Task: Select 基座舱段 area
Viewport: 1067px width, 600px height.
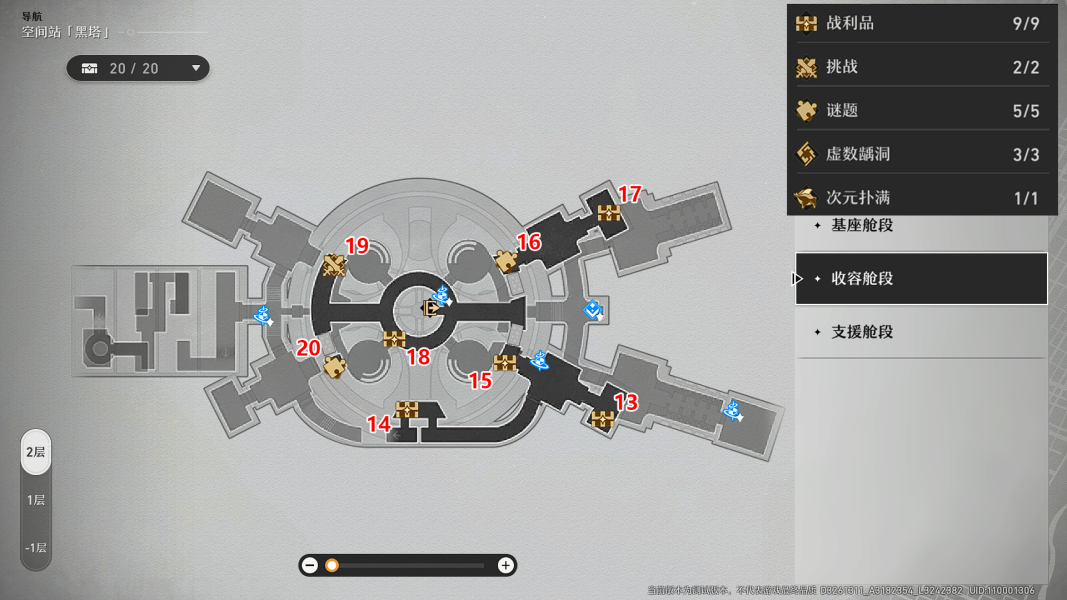Action: [x=920, y=225]
